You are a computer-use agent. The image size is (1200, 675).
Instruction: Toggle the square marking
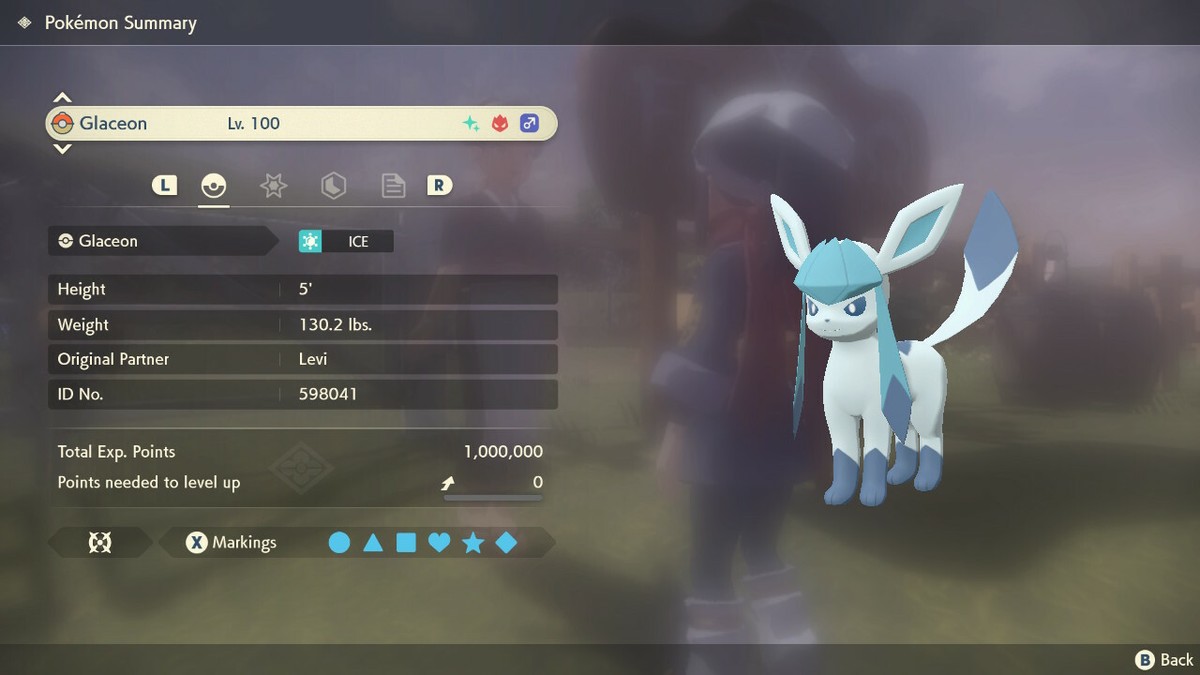pos(406,543)
